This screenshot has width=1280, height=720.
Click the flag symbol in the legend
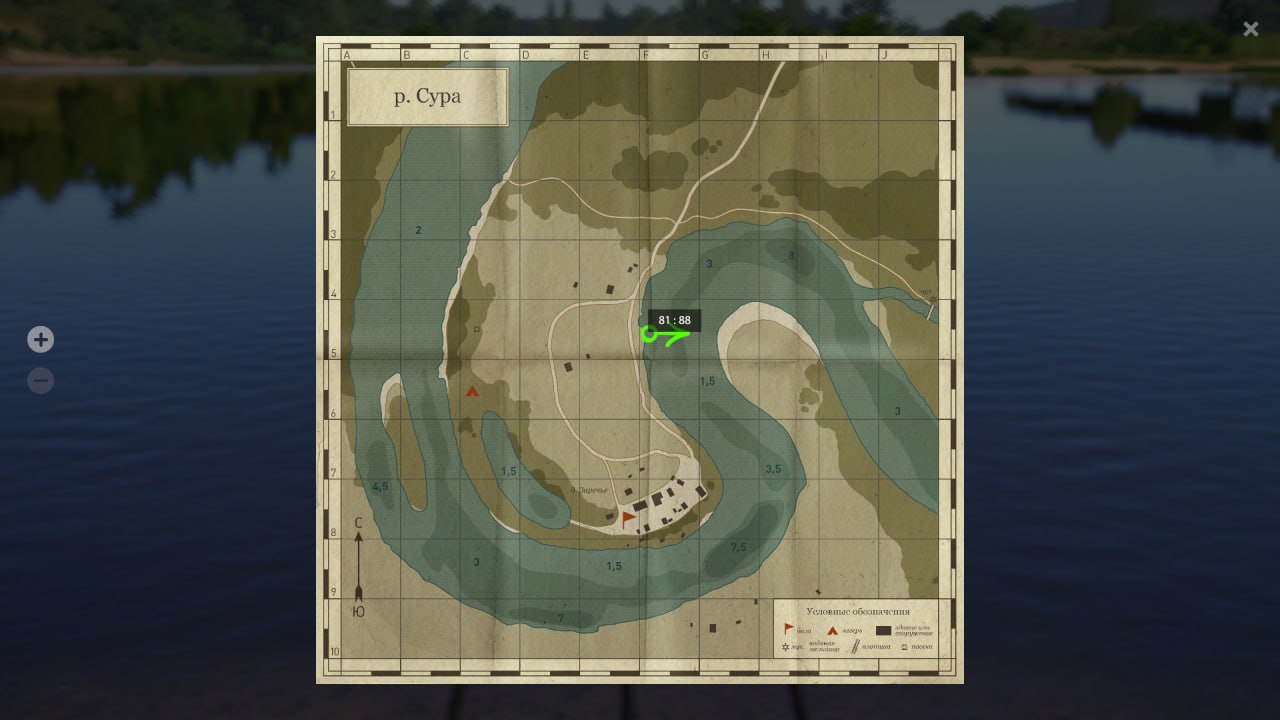pyautogui.click(x=788, y=628)
